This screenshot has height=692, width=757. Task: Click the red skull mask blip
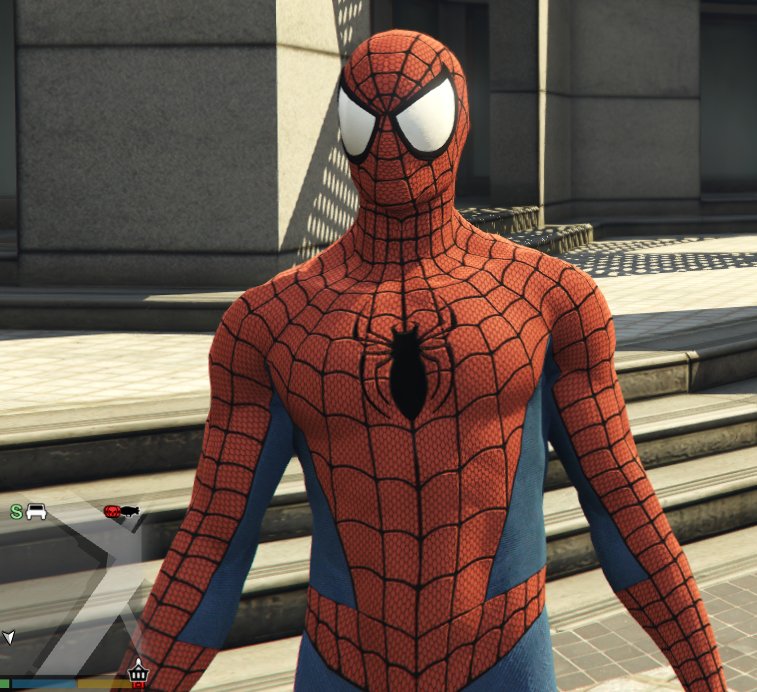[113, 511]
